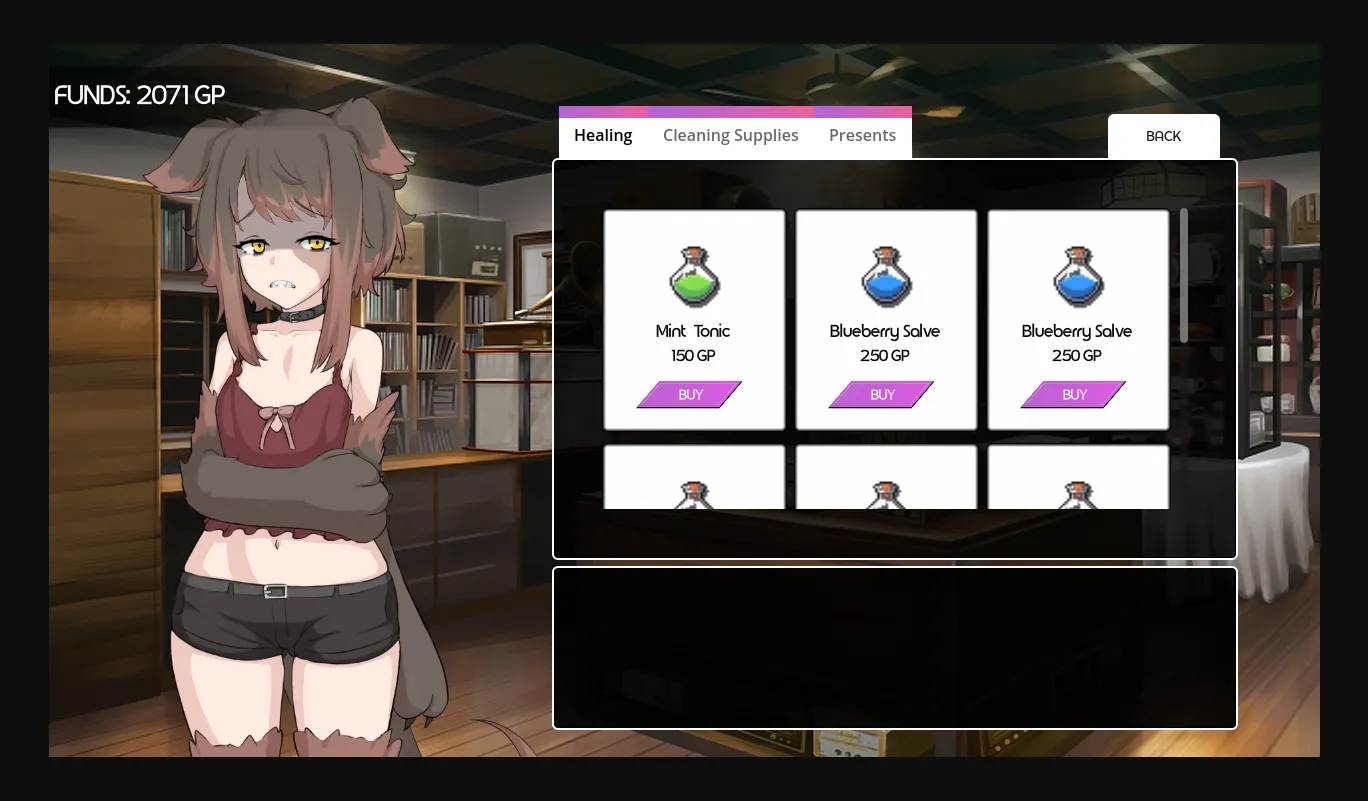Click the first Blueberry Salve bottle icon
This screenshot has width=1368, height=801.
885,276
